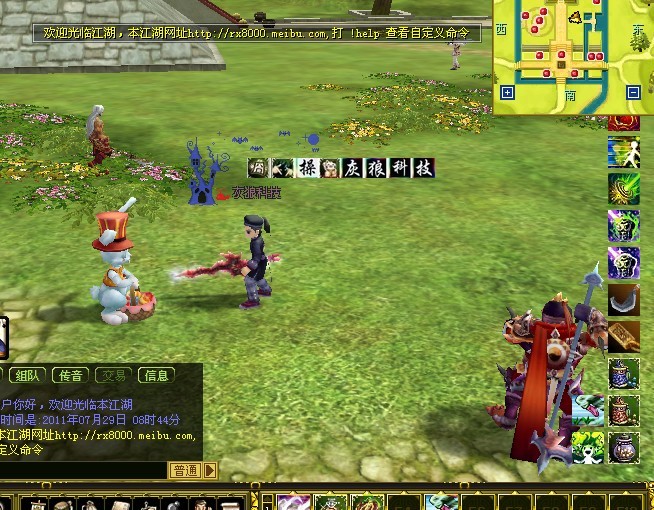Zoom out the minimap with minus button
Viewport: 654px width, 510px height.
pyautogui.click(x=633, y=93)
